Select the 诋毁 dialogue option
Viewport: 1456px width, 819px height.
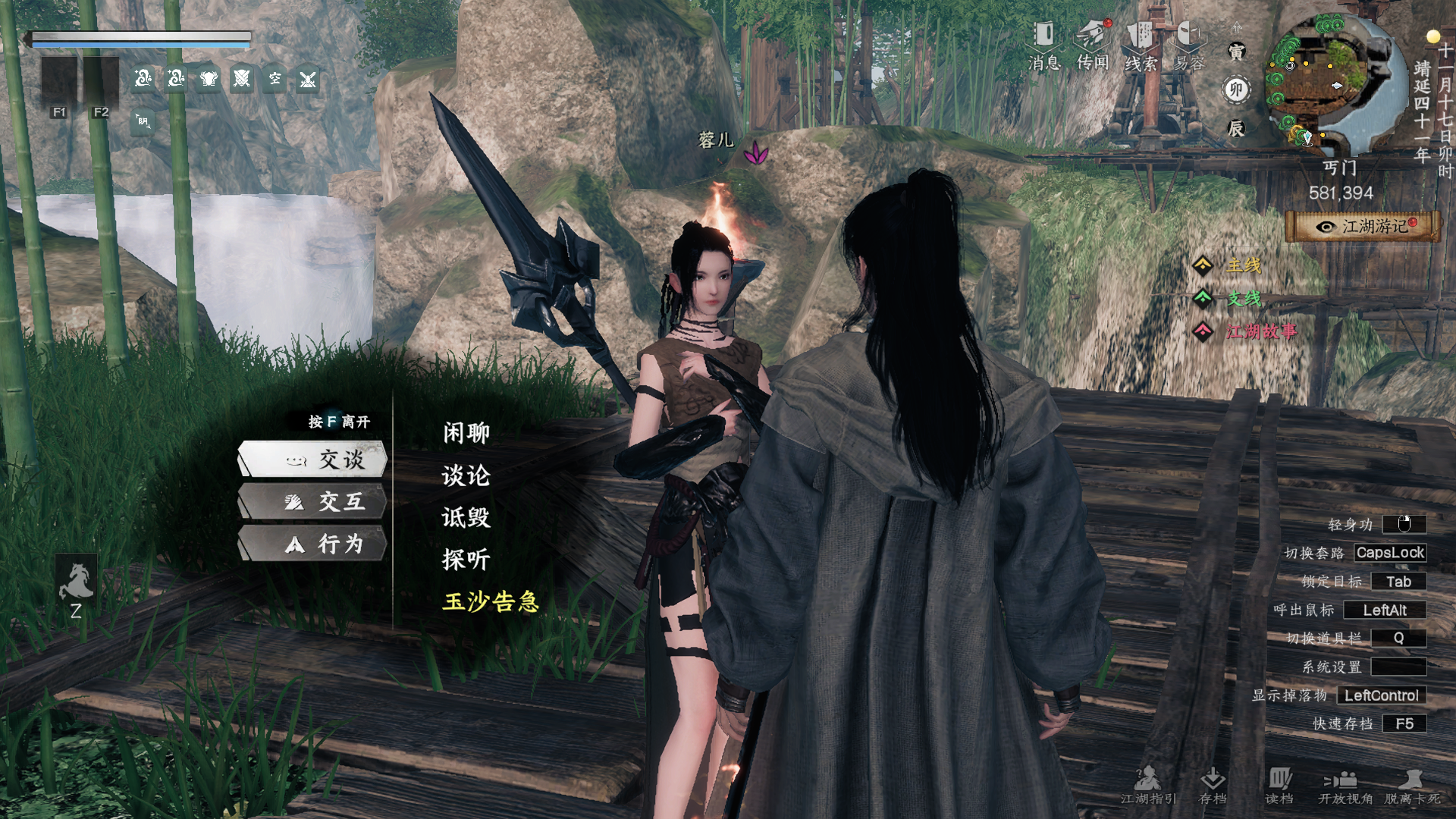tap(466, 517)
